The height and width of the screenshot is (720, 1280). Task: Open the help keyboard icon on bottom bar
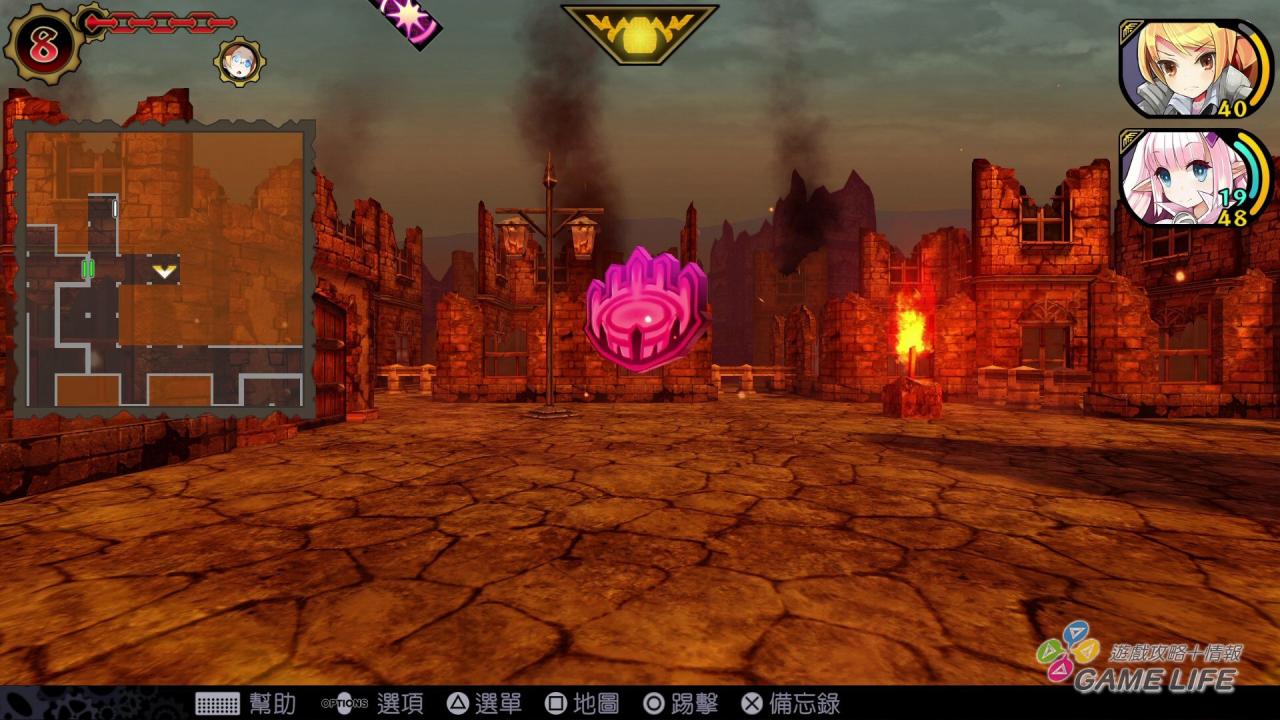219,703
